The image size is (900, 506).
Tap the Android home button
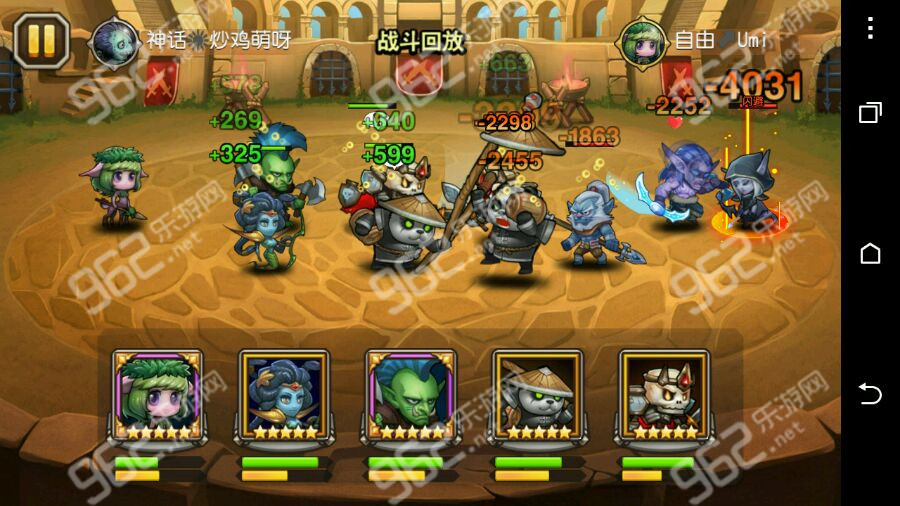pyautogui.click(x=870, y=253)
